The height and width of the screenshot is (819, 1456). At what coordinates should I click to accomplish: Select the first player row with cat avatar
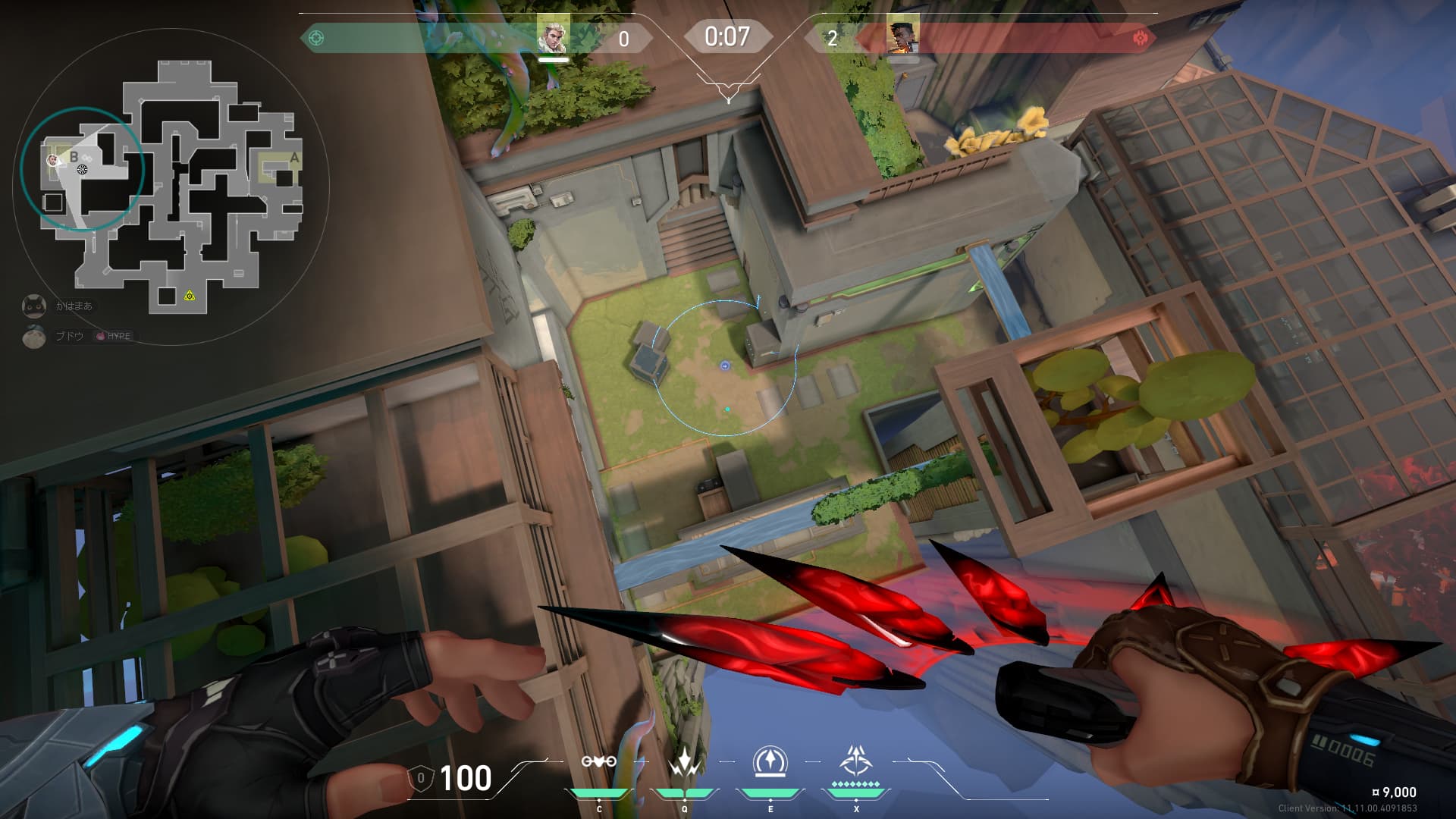click(59, 306)
